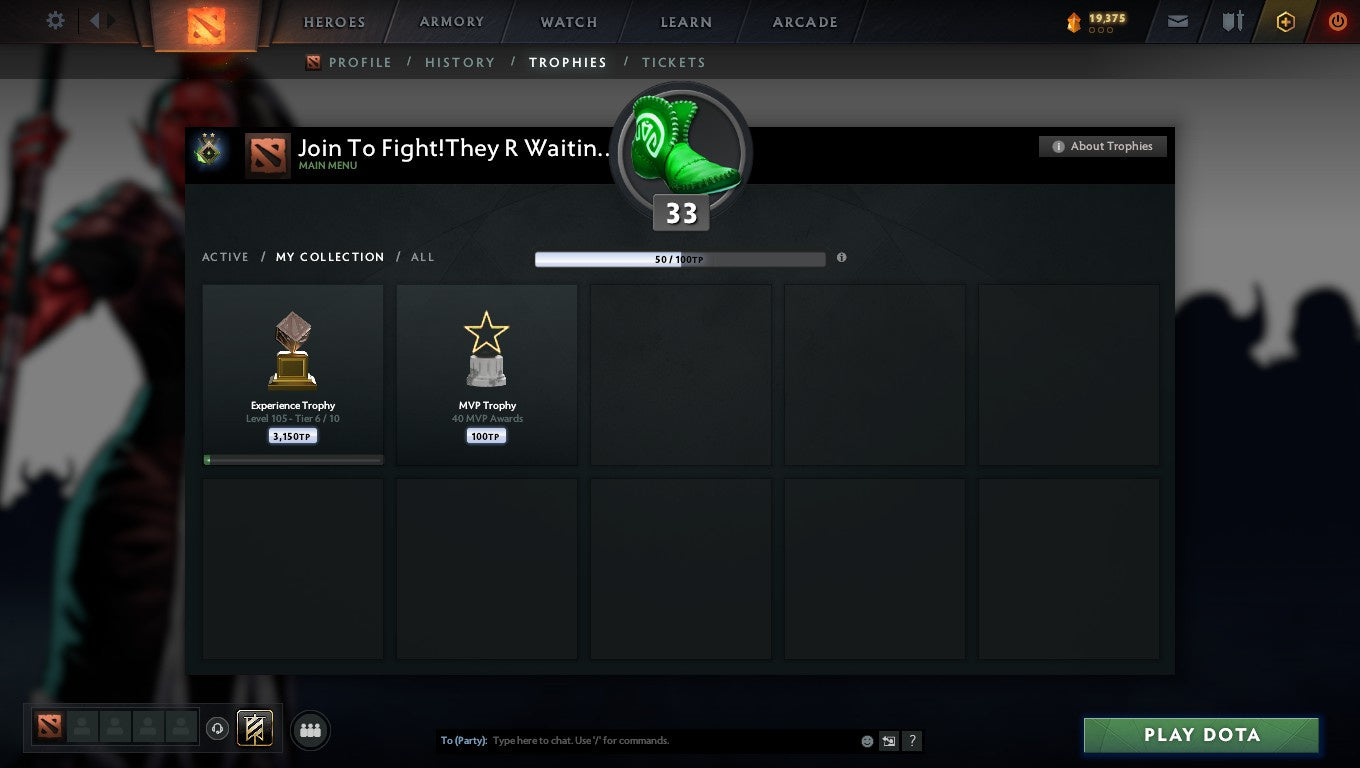Click the info circle beside TP bar
1360x768 pixels.
click(841, 257)
